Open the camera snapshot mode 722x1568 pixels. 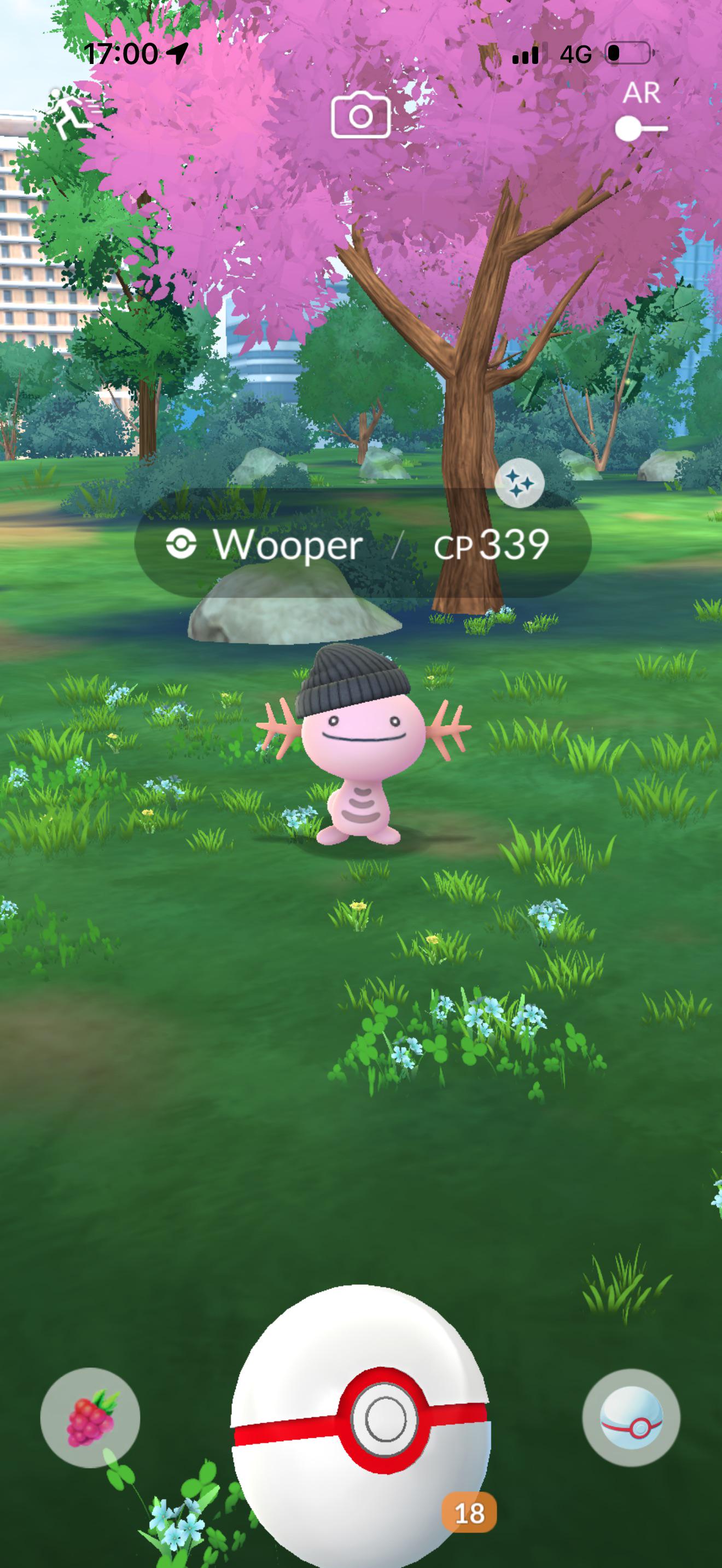coord(360,115)
